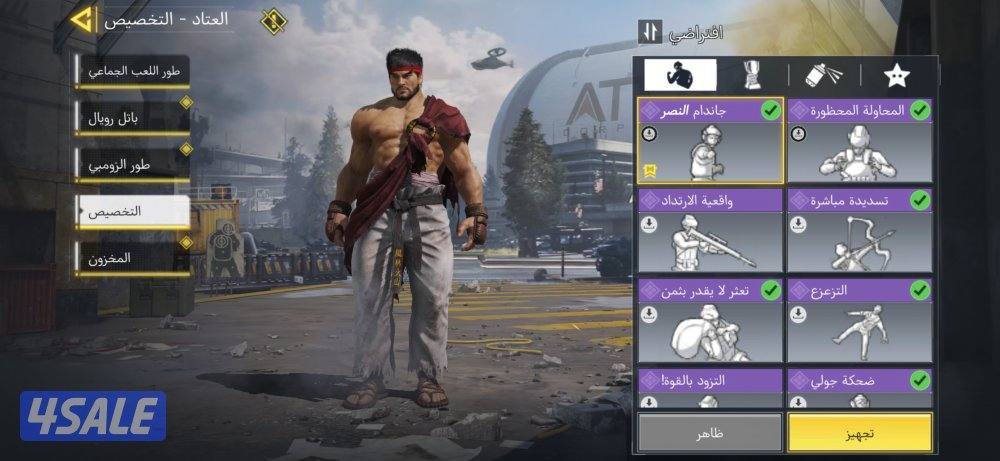Toggle the sort arrows next to افتراضي
This screenshot has width=1000, height=461.
(x=650, y=32)
